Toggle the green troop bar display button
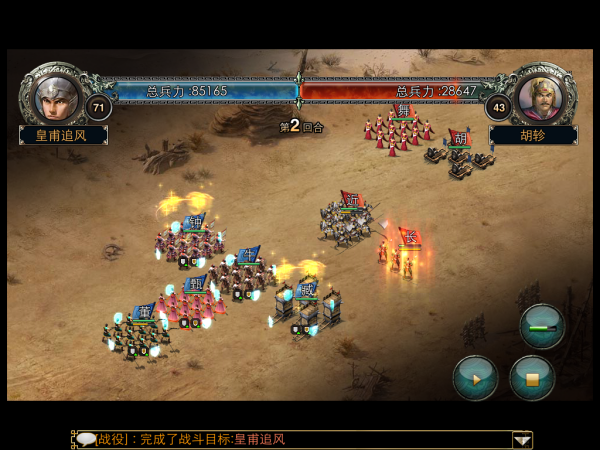The image size is (600, 450). click(542, 326)
